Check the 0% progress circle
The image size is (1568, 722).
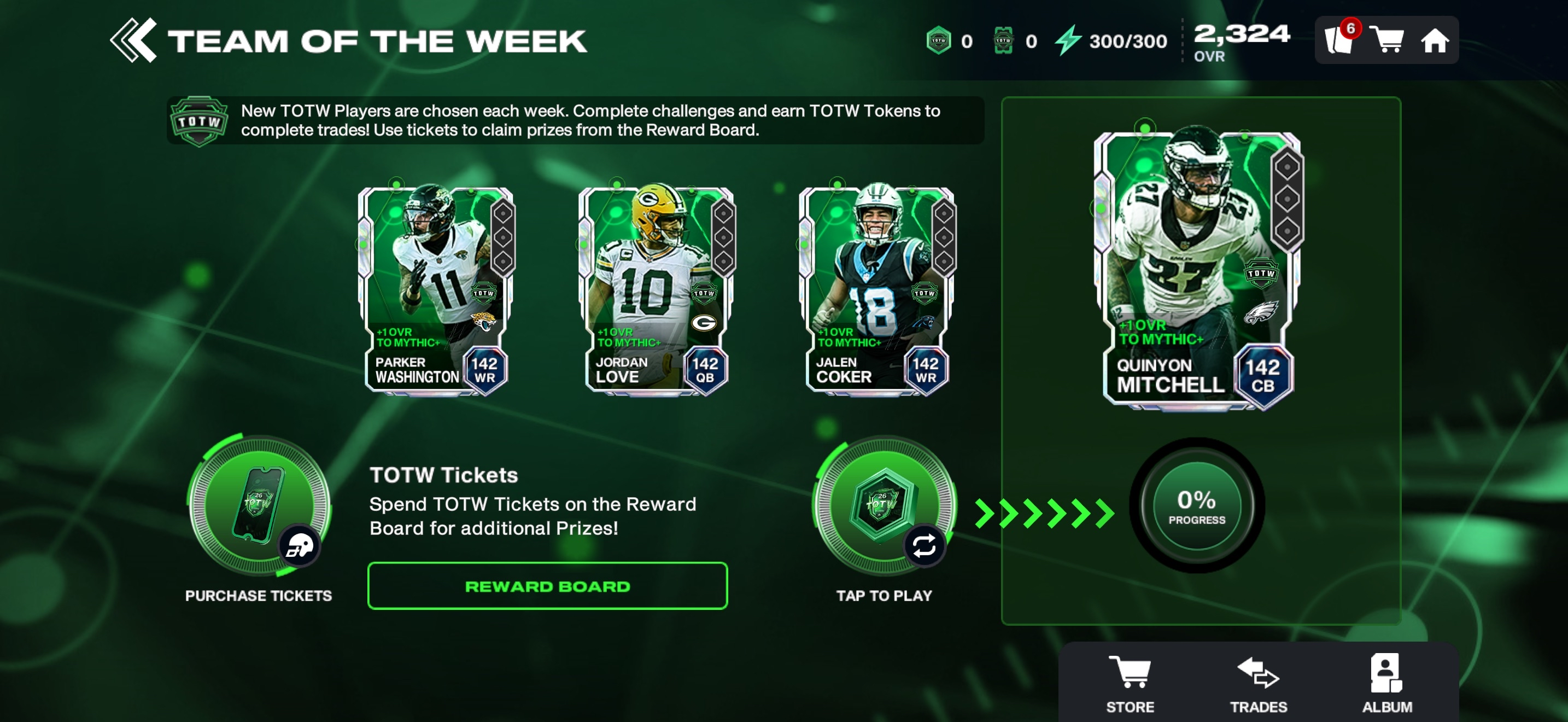[1196, 506]
